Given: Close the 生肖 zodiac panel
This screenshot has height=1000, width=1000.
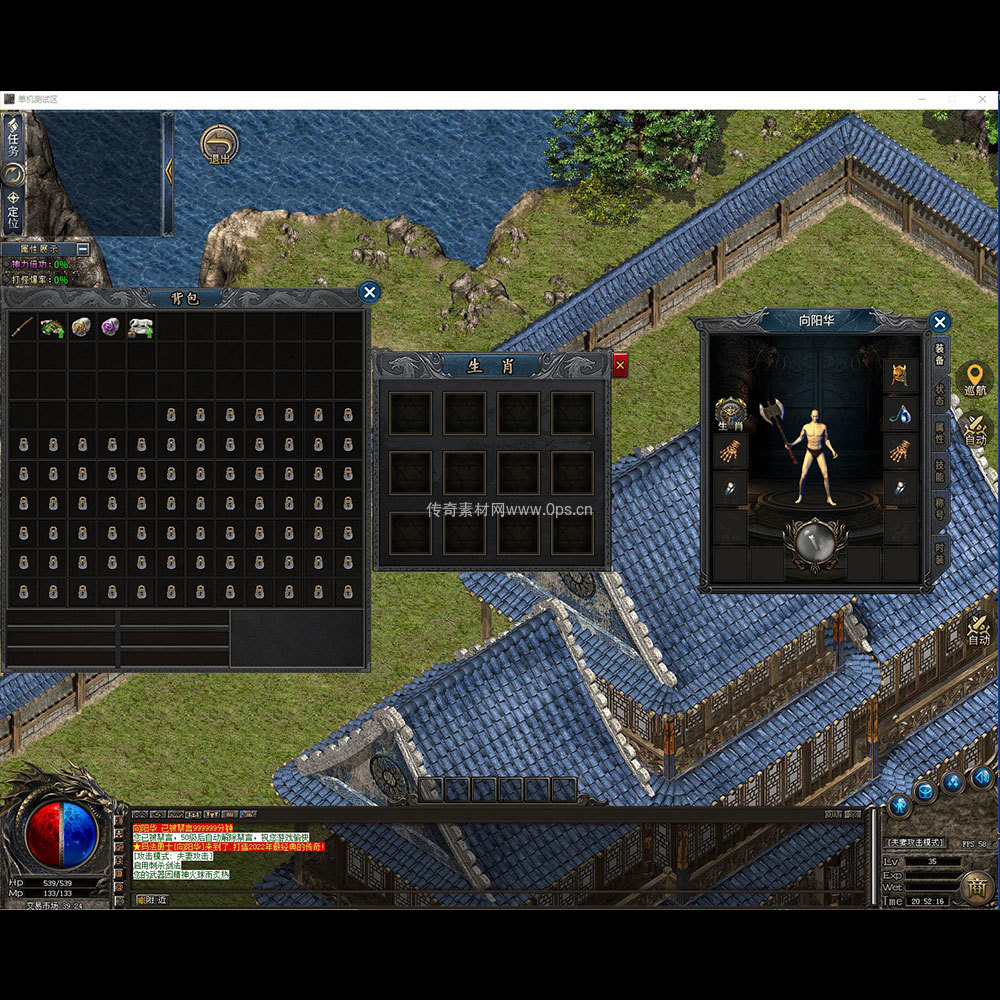Looking at the screenshot, I should 620,366.
